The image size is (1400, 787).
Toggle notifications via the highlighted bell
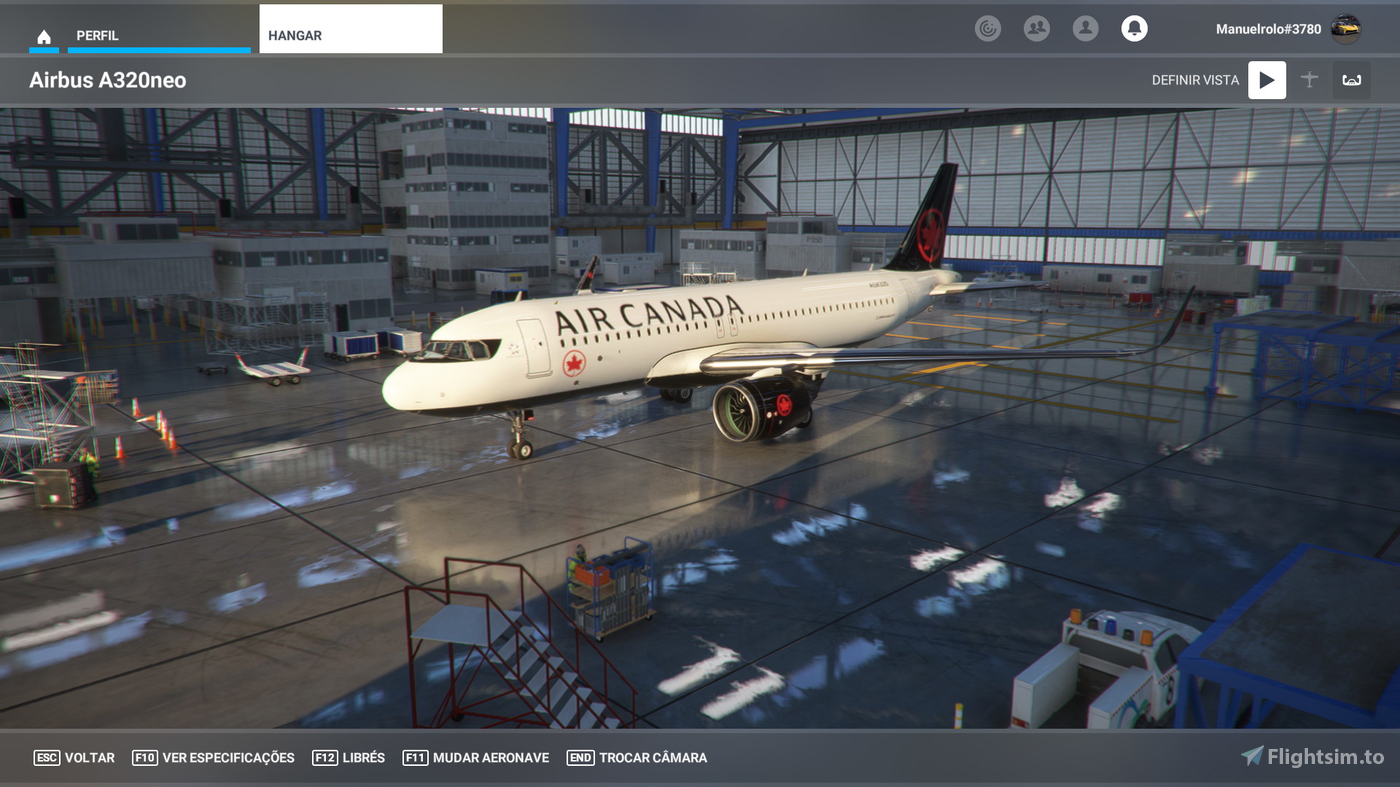click(x=1134, y=28)
